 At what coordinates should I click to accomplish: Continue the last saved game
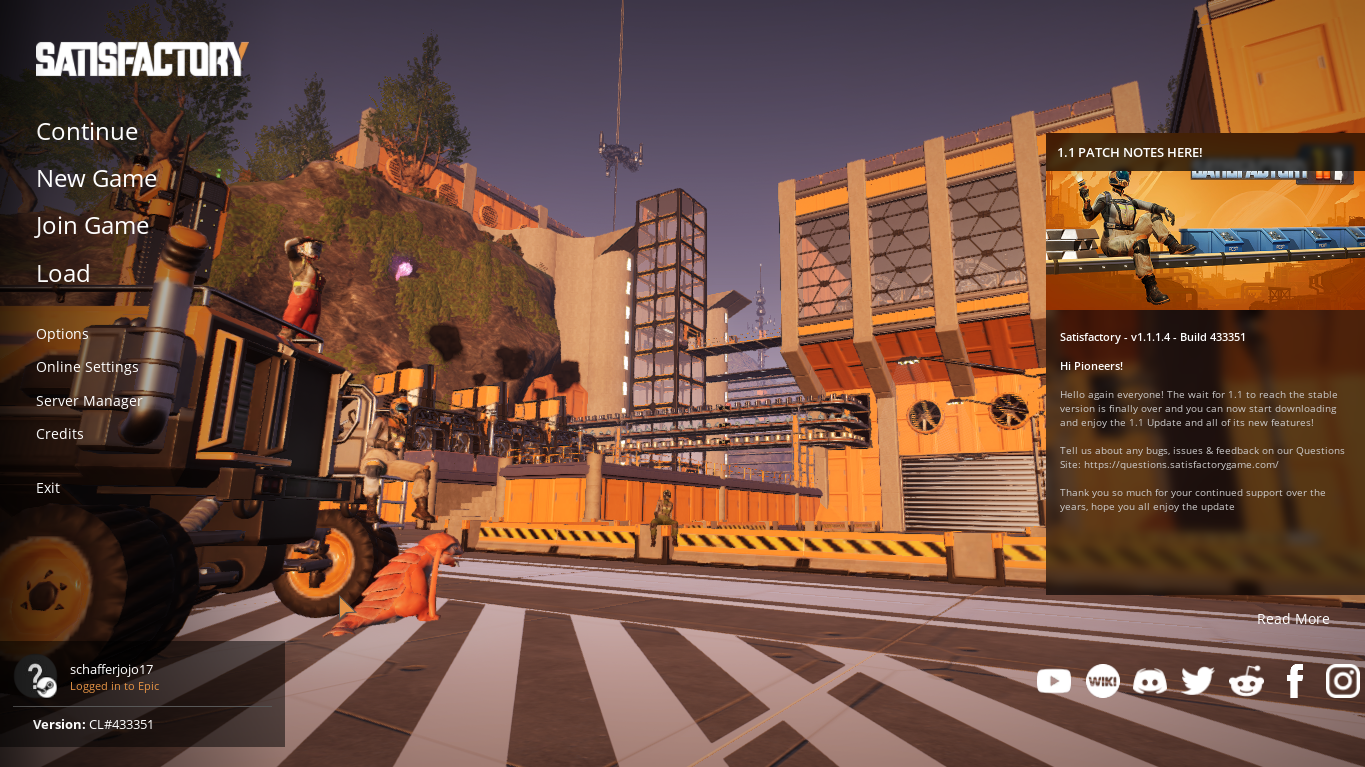87,132
